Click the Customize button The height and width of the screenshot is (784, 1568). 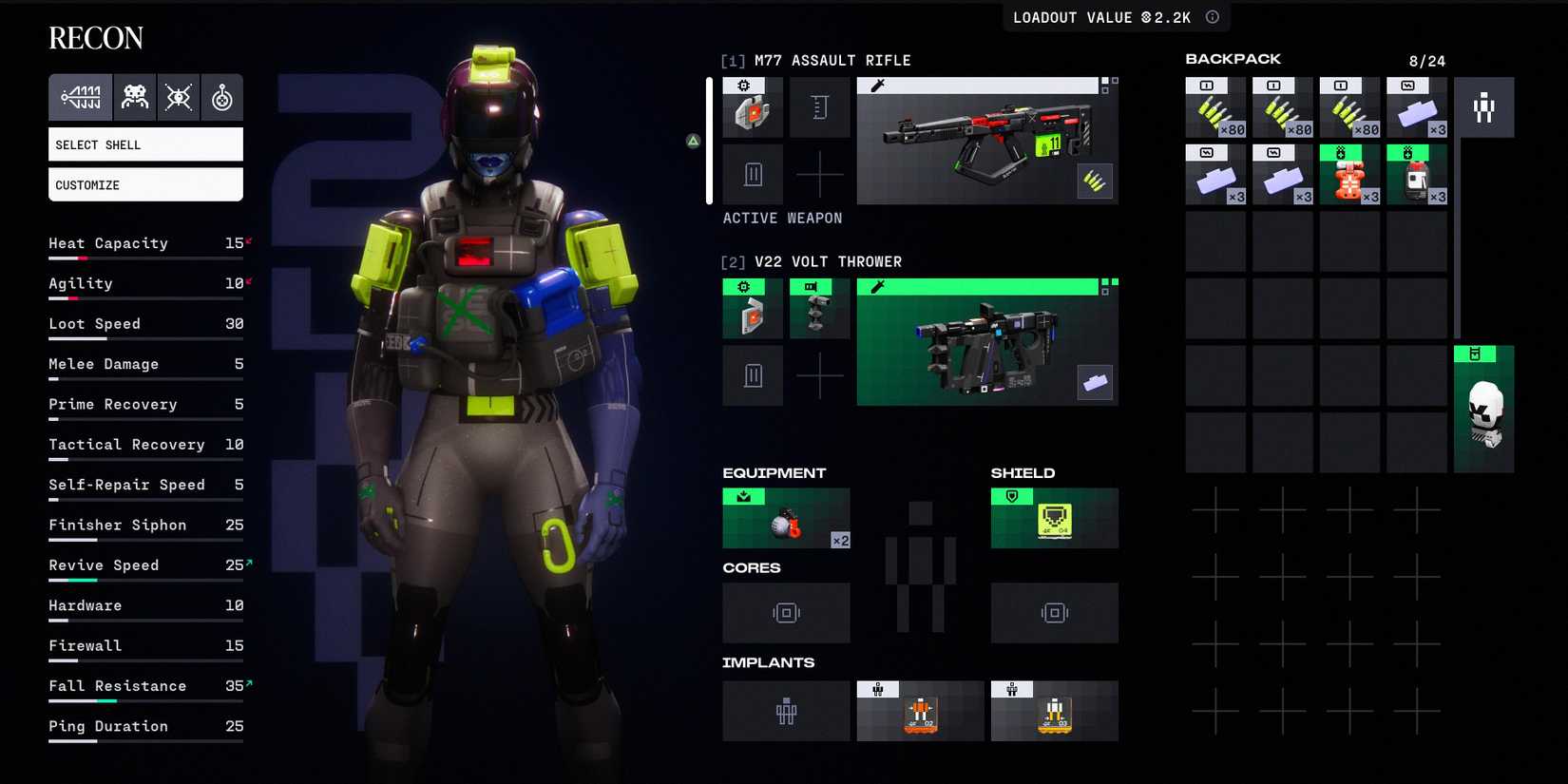[144, 184]
